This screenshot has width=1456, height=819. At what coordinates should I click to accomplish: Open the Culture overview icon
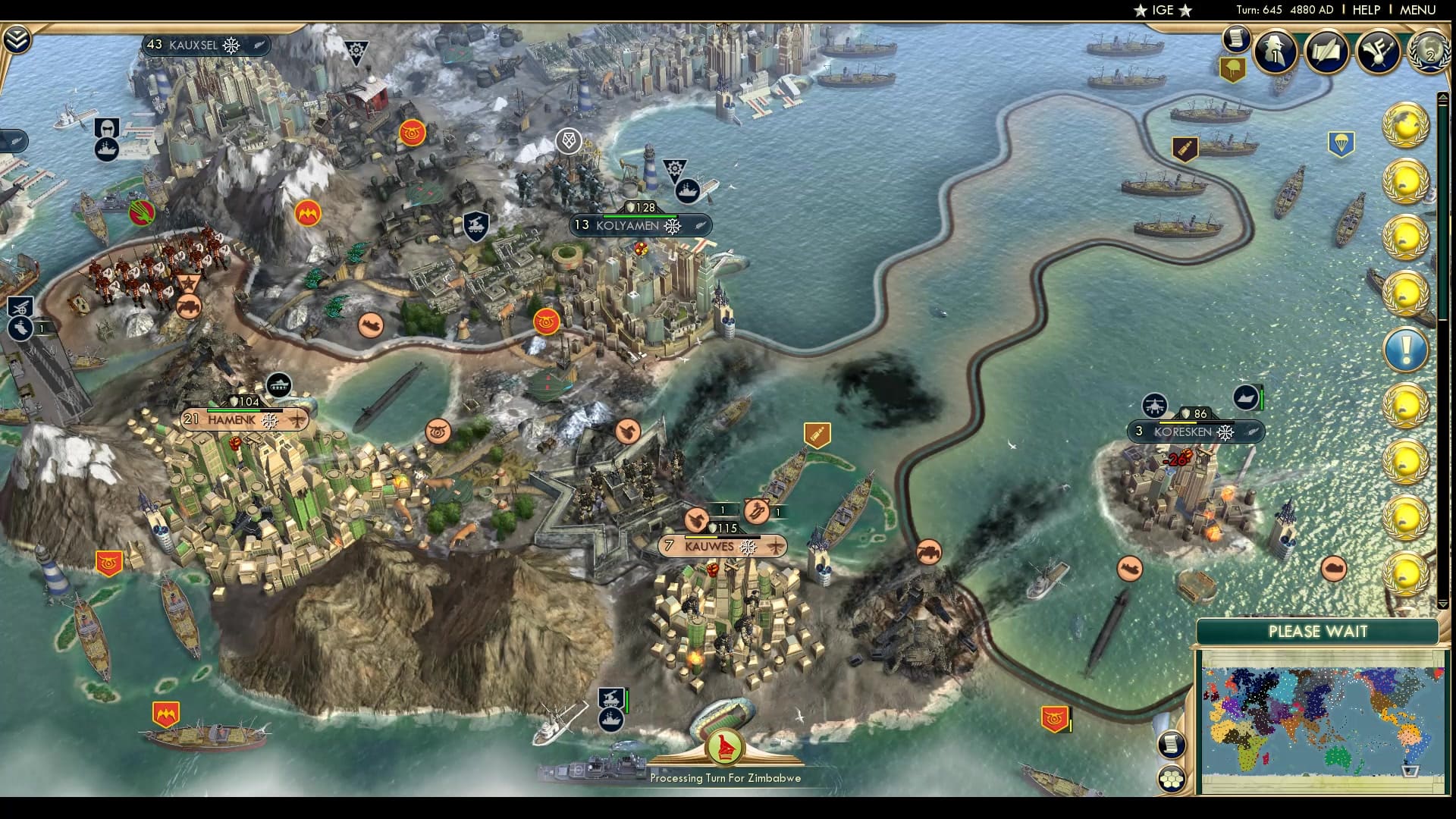1378,53
